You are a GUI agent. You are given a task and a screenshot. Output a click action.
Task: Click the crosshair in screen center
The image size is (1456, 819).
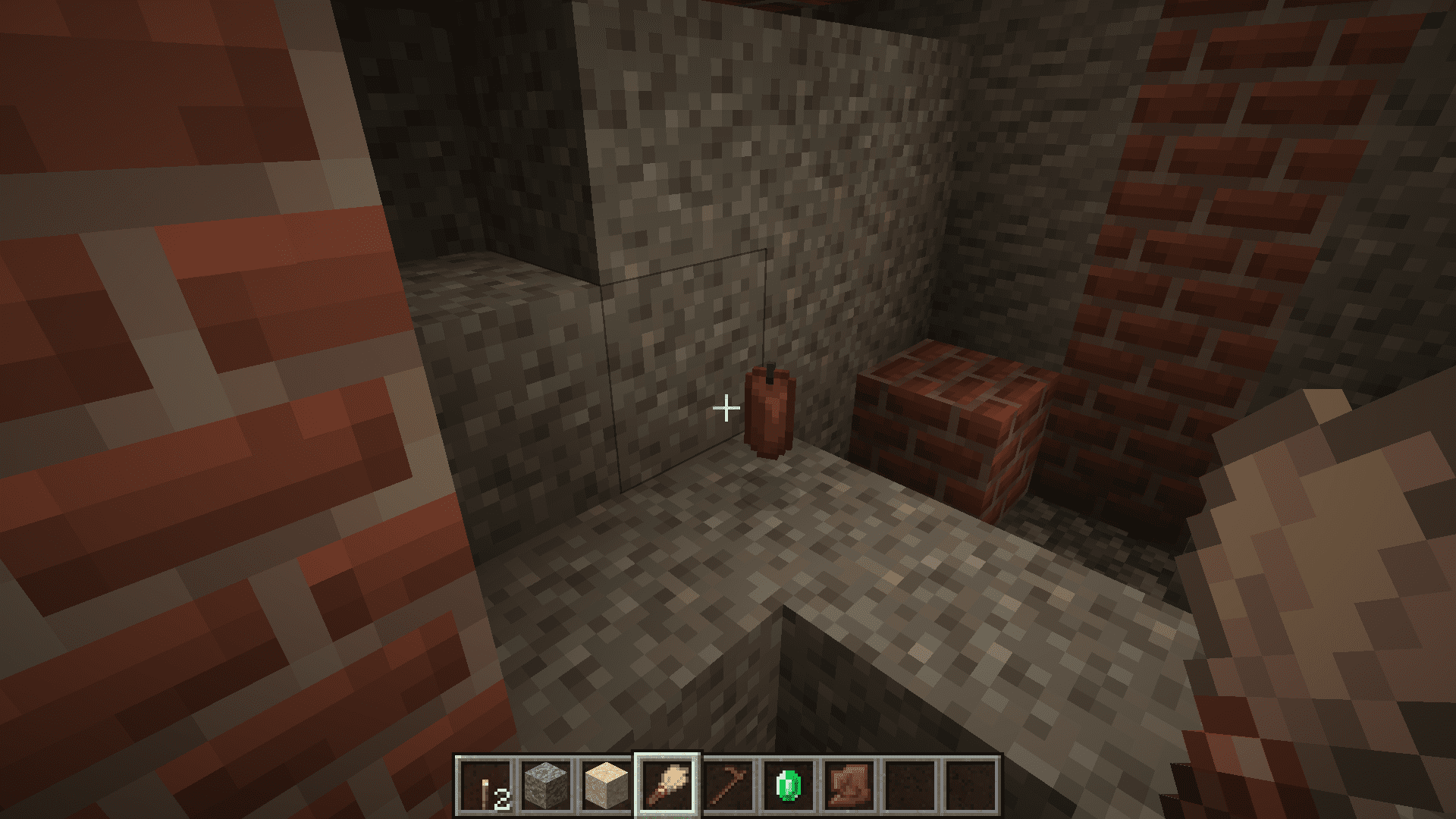(x=728, y=408)
